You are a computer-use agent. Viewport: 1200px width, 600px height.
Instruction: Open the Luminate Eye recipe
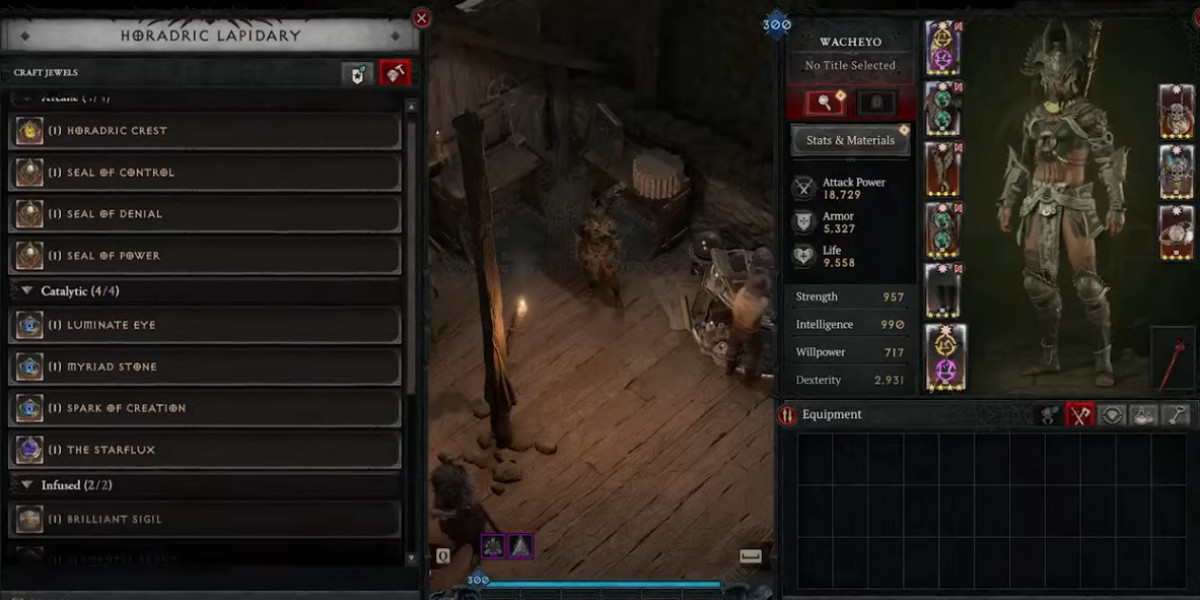pos(205,325)
